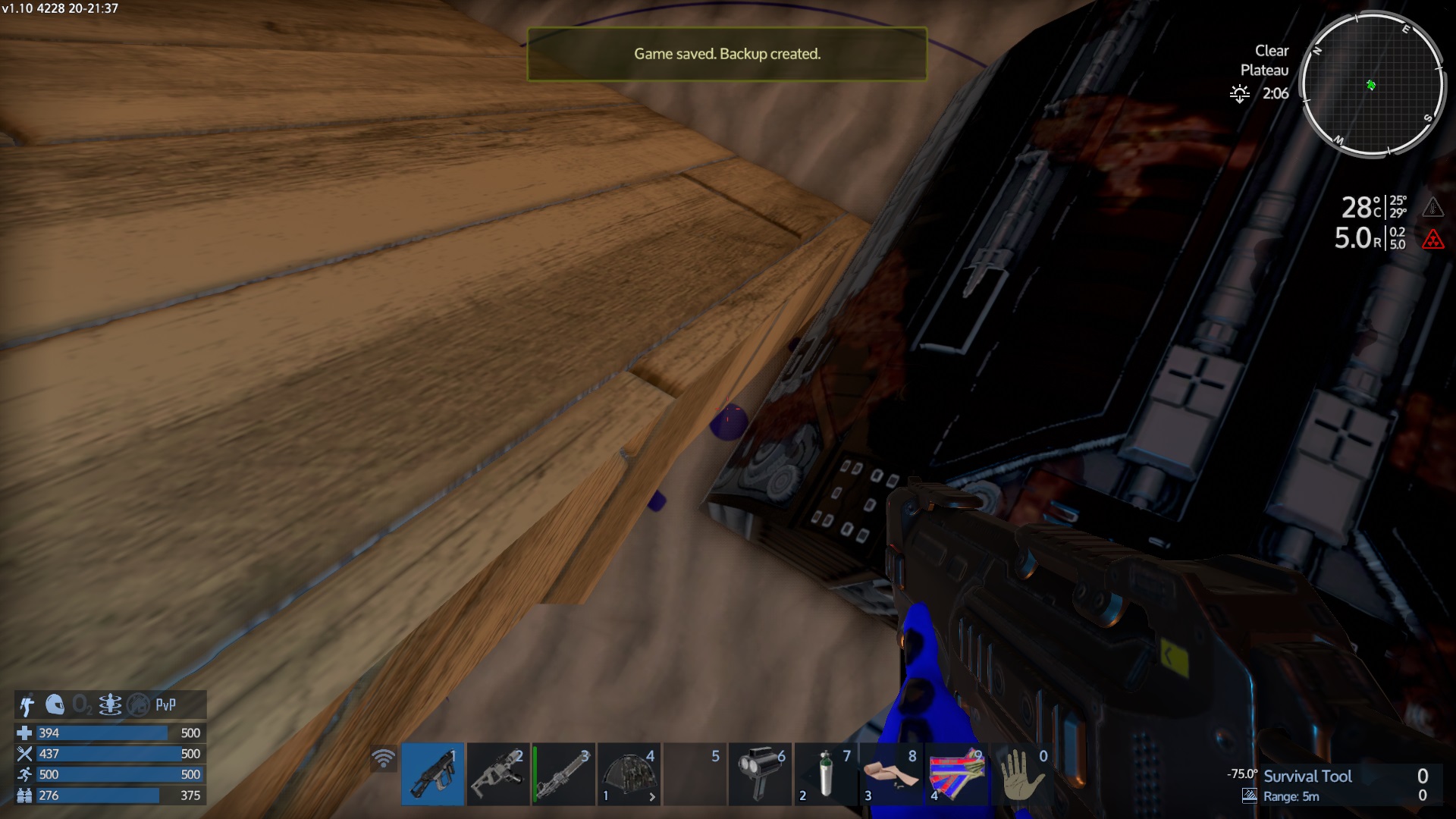Click the wireless signal icon beside the hotbar
This screenshot has height=819, width=1456.
[384, 758]
